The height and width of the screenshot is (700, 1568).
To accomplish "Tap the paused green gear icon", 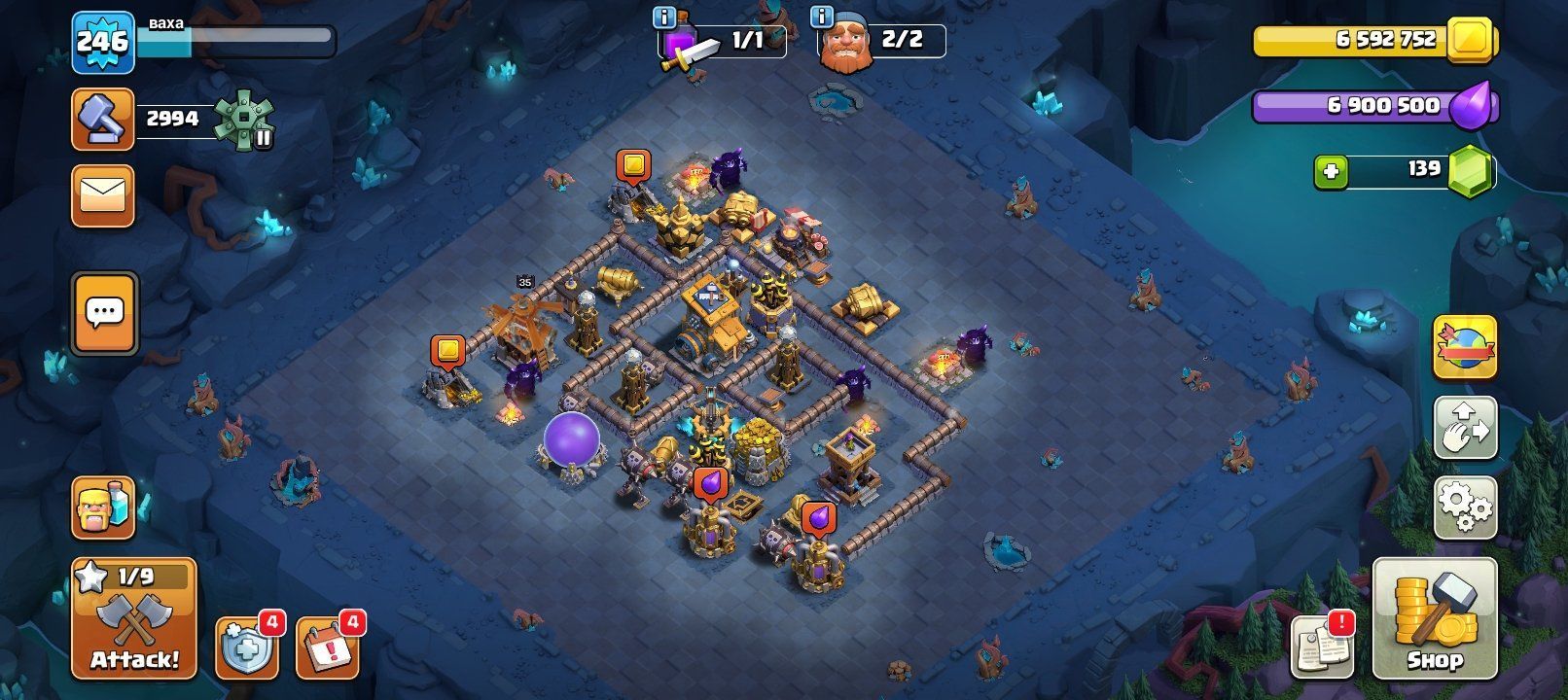I will tap(243, 120).
